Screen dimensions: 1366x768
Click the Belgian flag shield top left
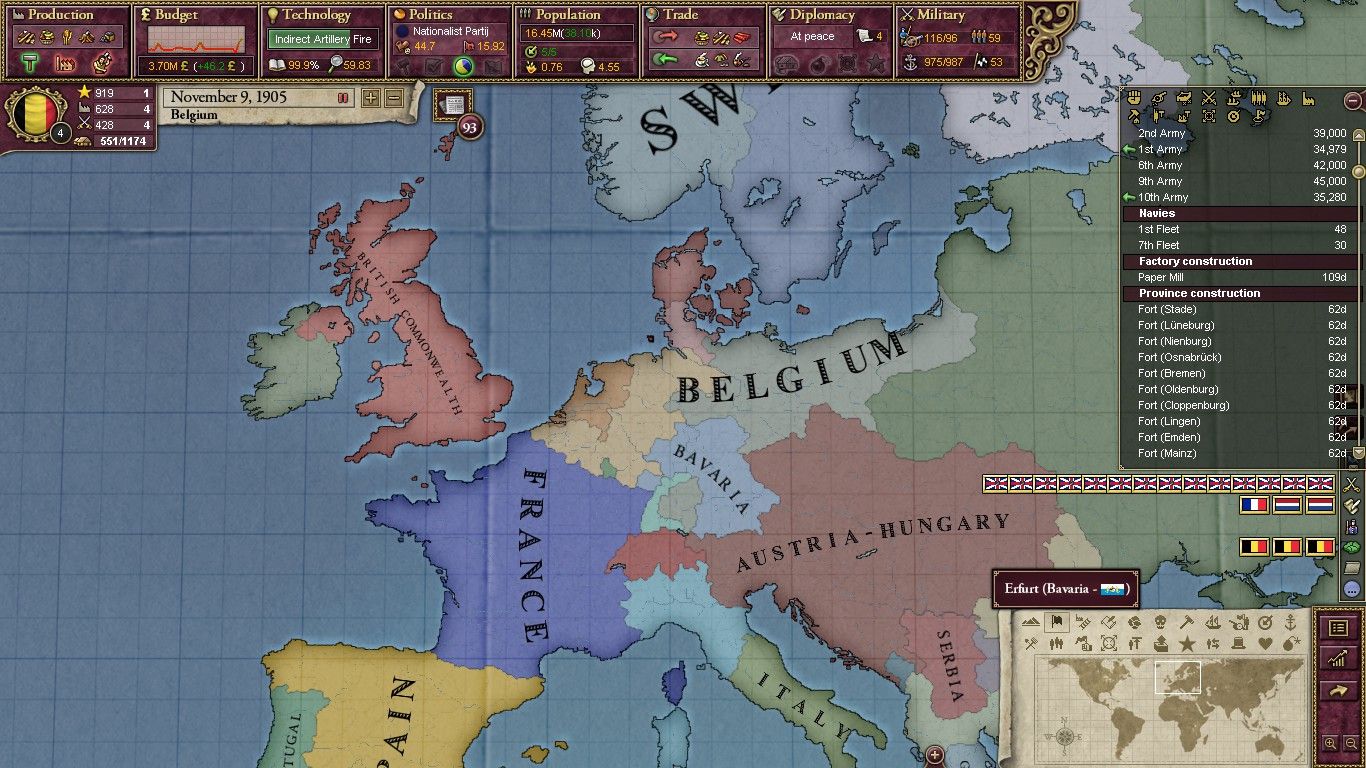(x=35, y=115)
